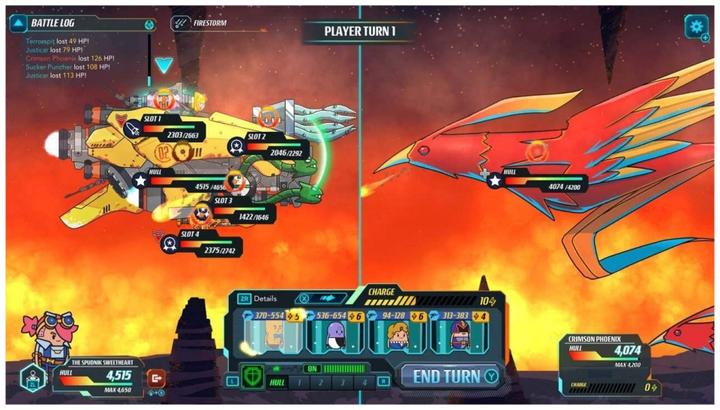The height and width of the screenshot is (410, 720).
Task: Target the Crimson Phoenix hull marker
Action: point(495,181)
